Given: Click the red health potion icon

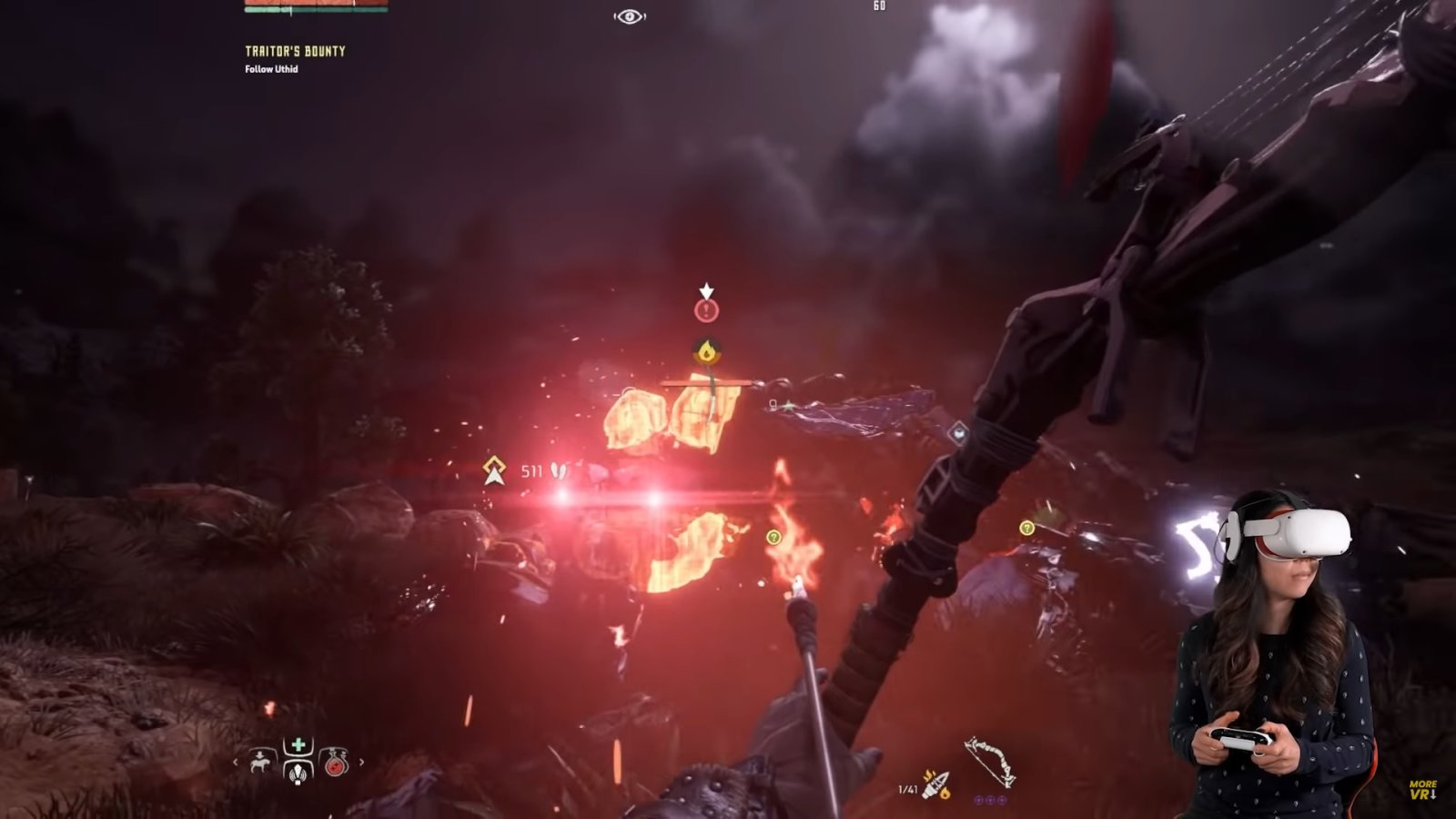Looking at the screenshot, I should click(x=336, y=765).
